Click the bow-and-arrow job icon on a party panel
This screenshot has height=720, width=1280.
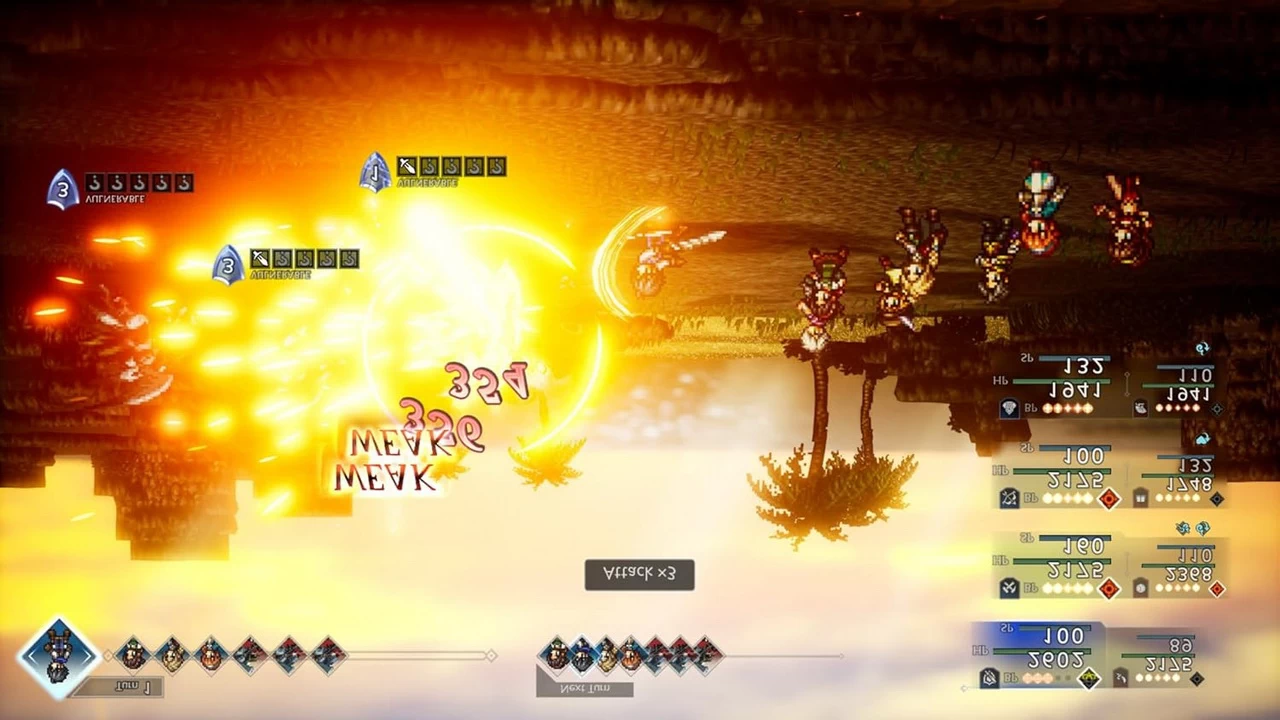click(1008, 499)
